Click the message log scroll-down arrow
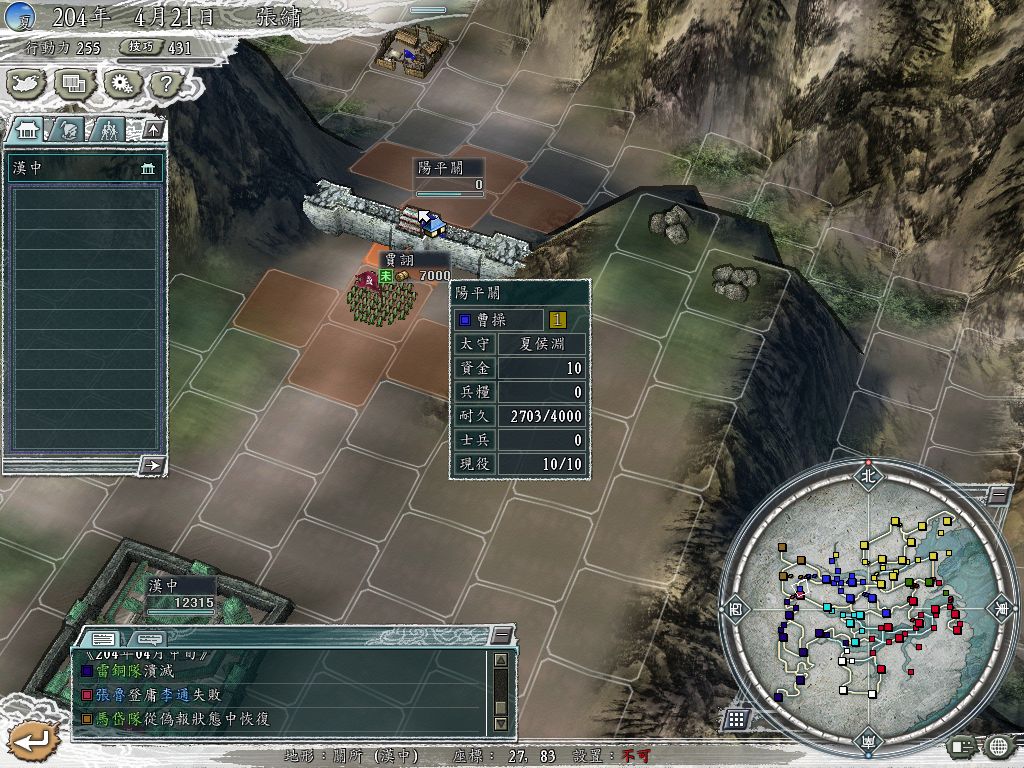This screenshot has width=1024, height=768. pos(501,723)
